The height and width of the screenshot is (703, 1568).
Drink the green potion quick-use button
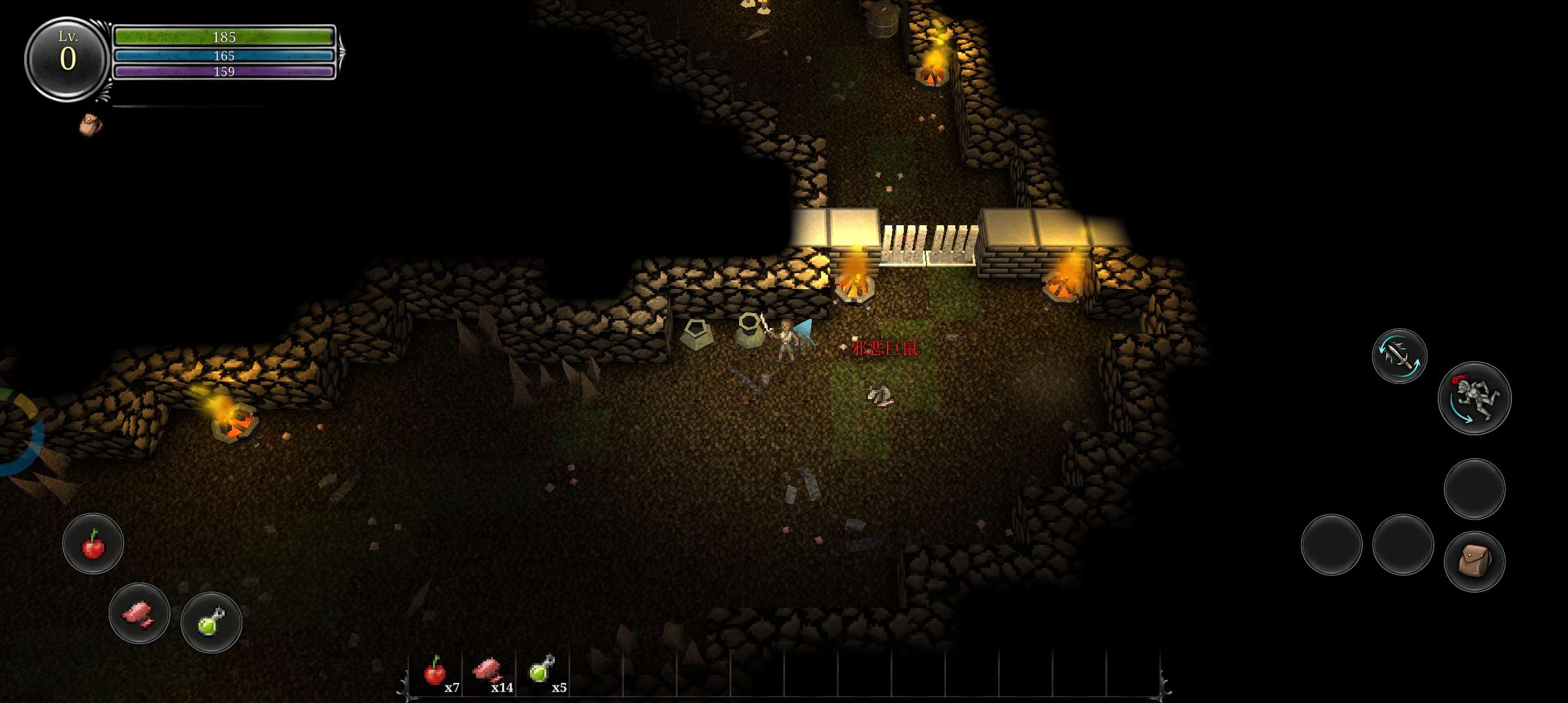[x=211, y=622]
